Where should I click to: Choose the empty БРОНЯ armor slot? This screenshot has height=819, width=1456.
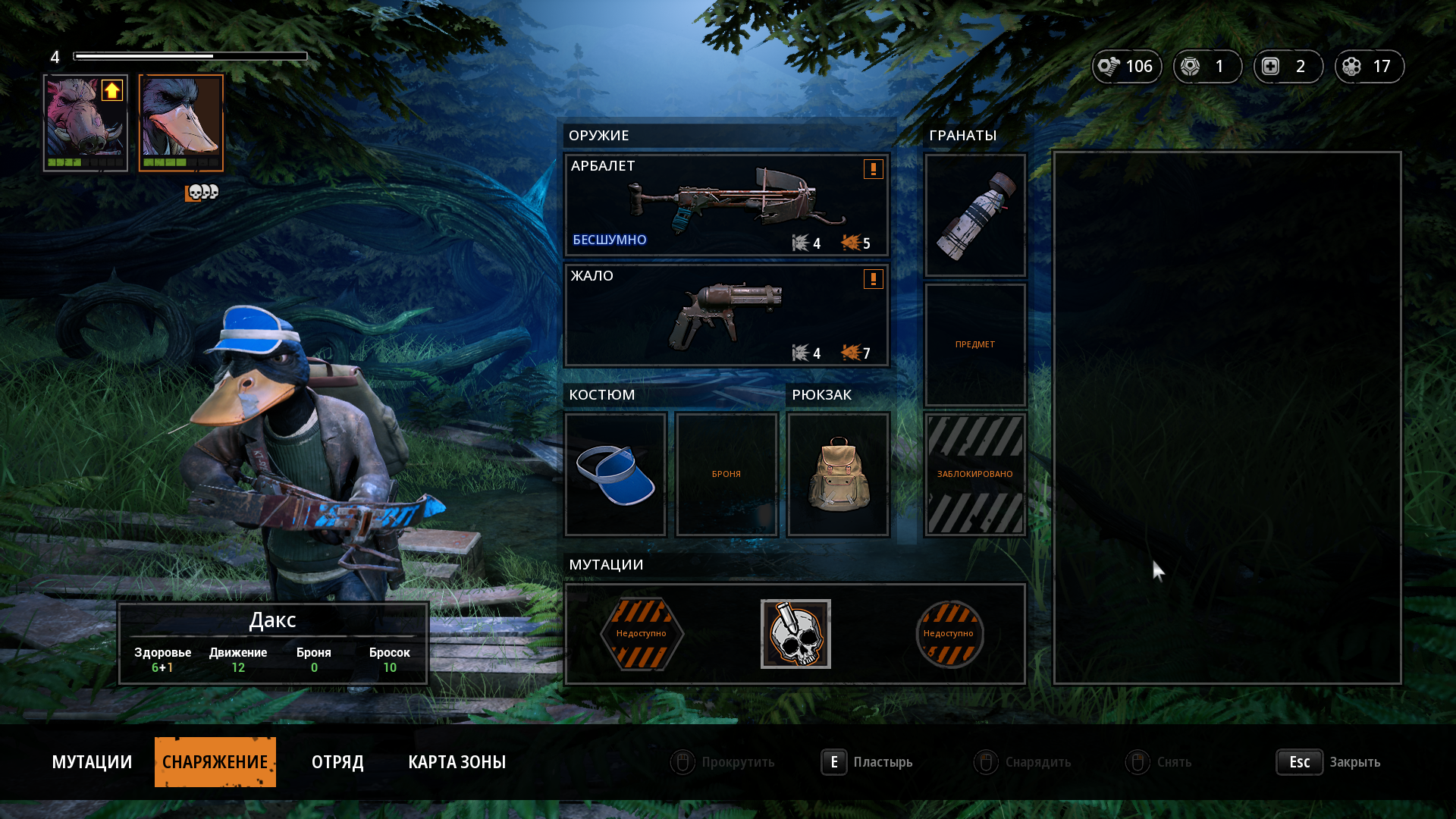726,475
